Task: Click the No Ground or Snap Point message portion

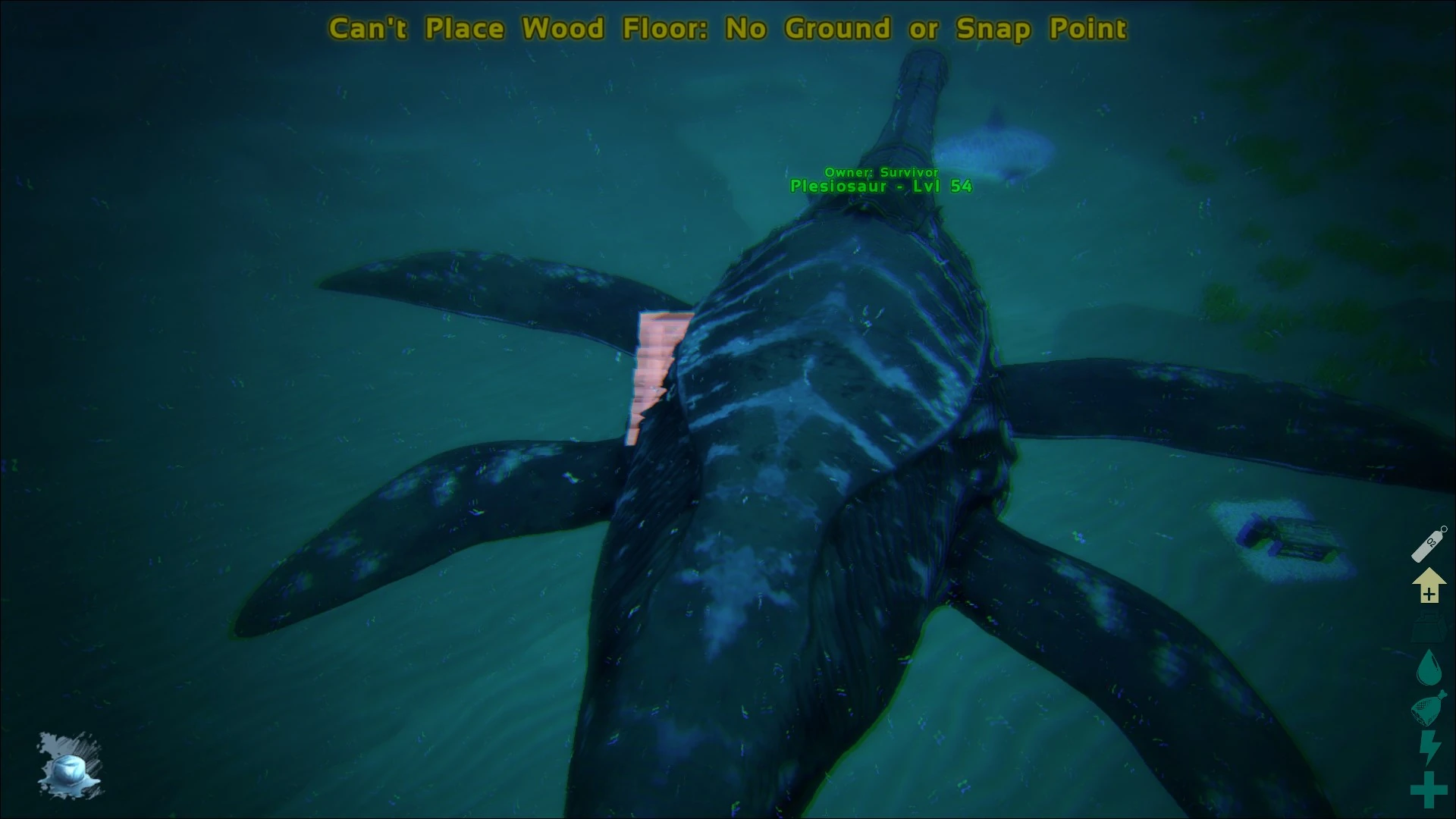Action: [x=925, y=28]
